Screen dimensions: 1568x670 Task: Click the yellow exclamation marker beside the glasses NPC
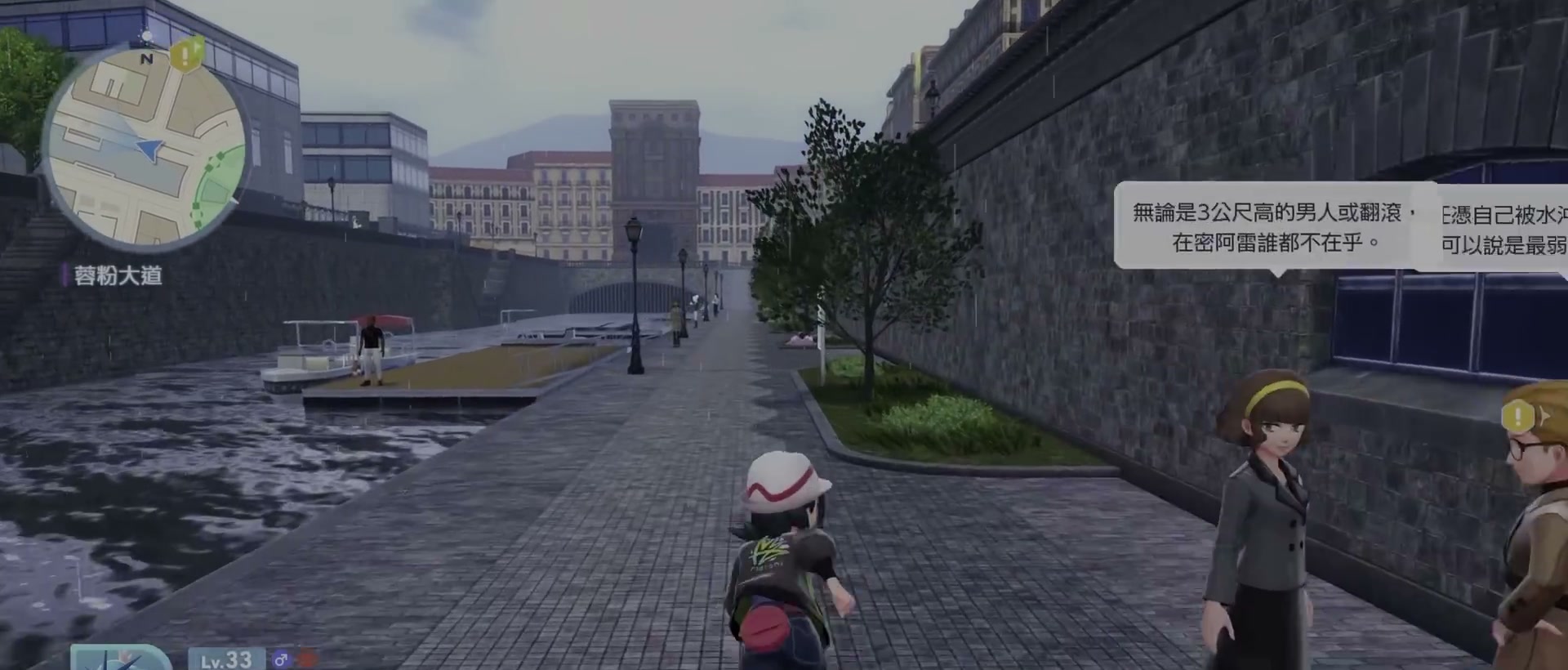[1519, 418]
